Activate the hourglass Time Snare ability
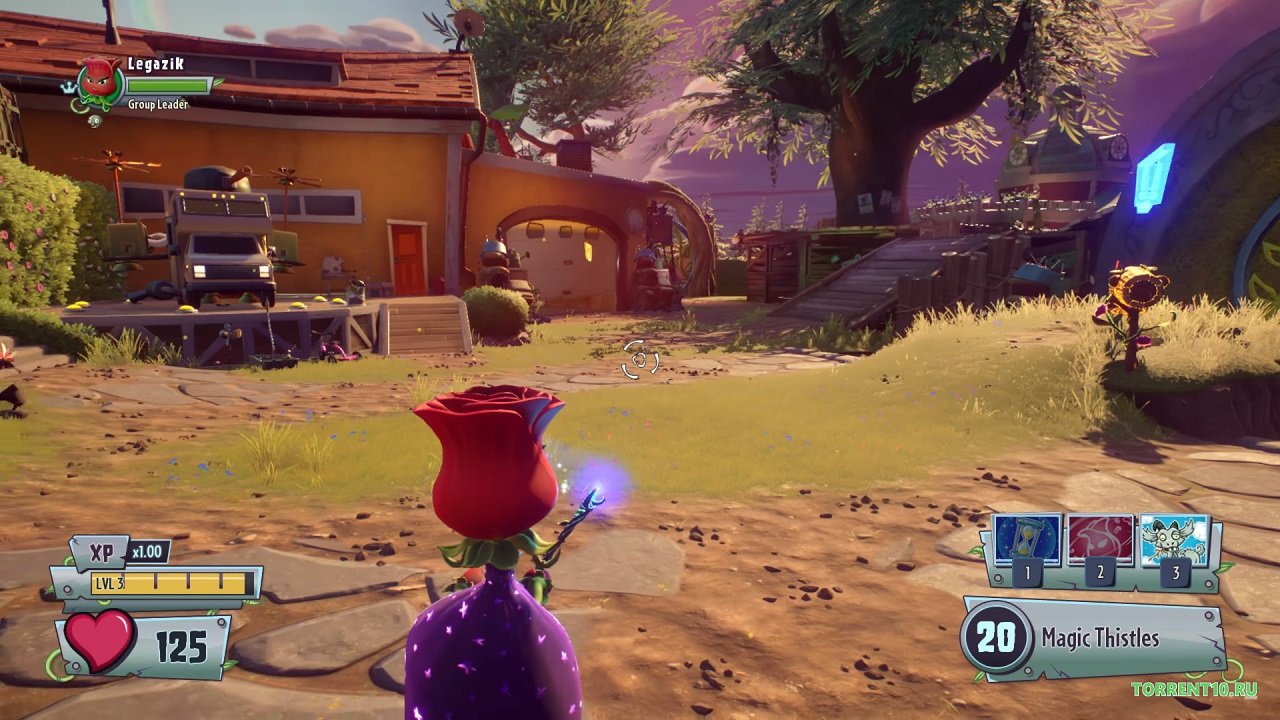 1027,541
